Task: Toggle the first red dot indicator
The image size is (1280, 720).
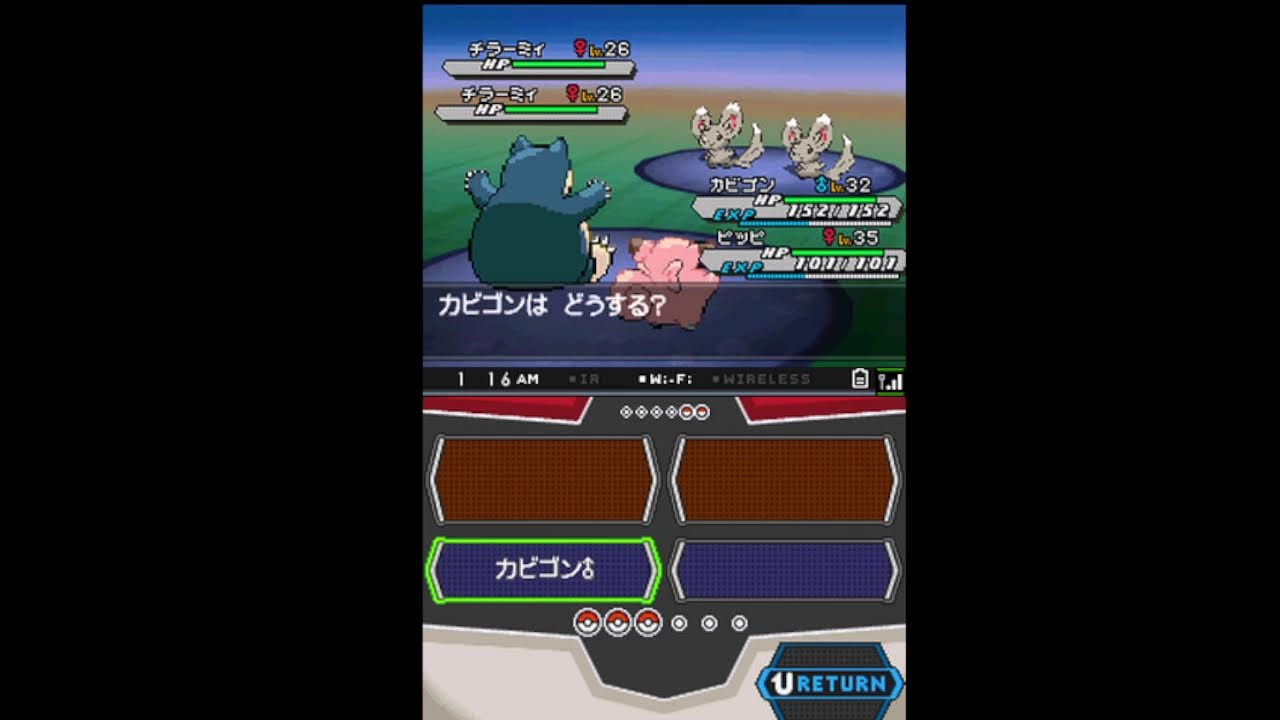Action: 688,410
